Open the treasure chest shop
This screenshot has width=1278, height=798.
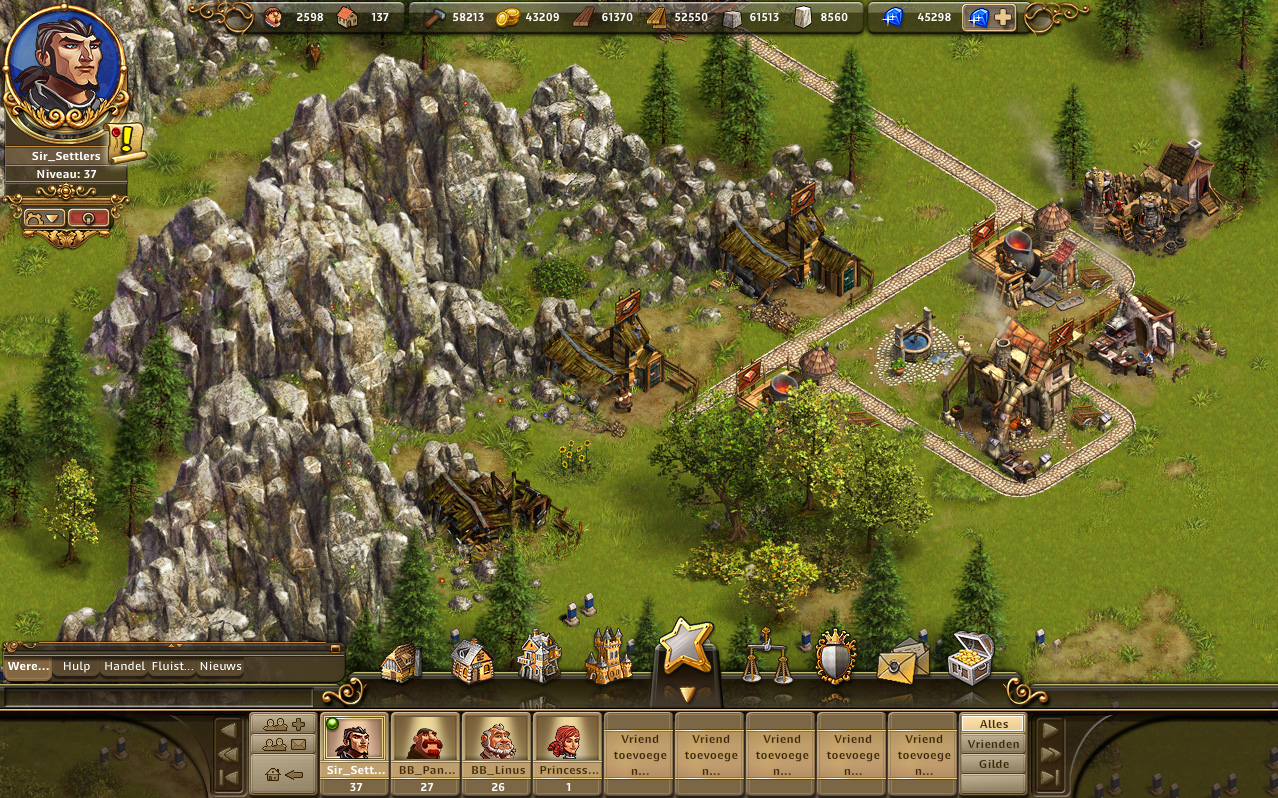(969, 657)
